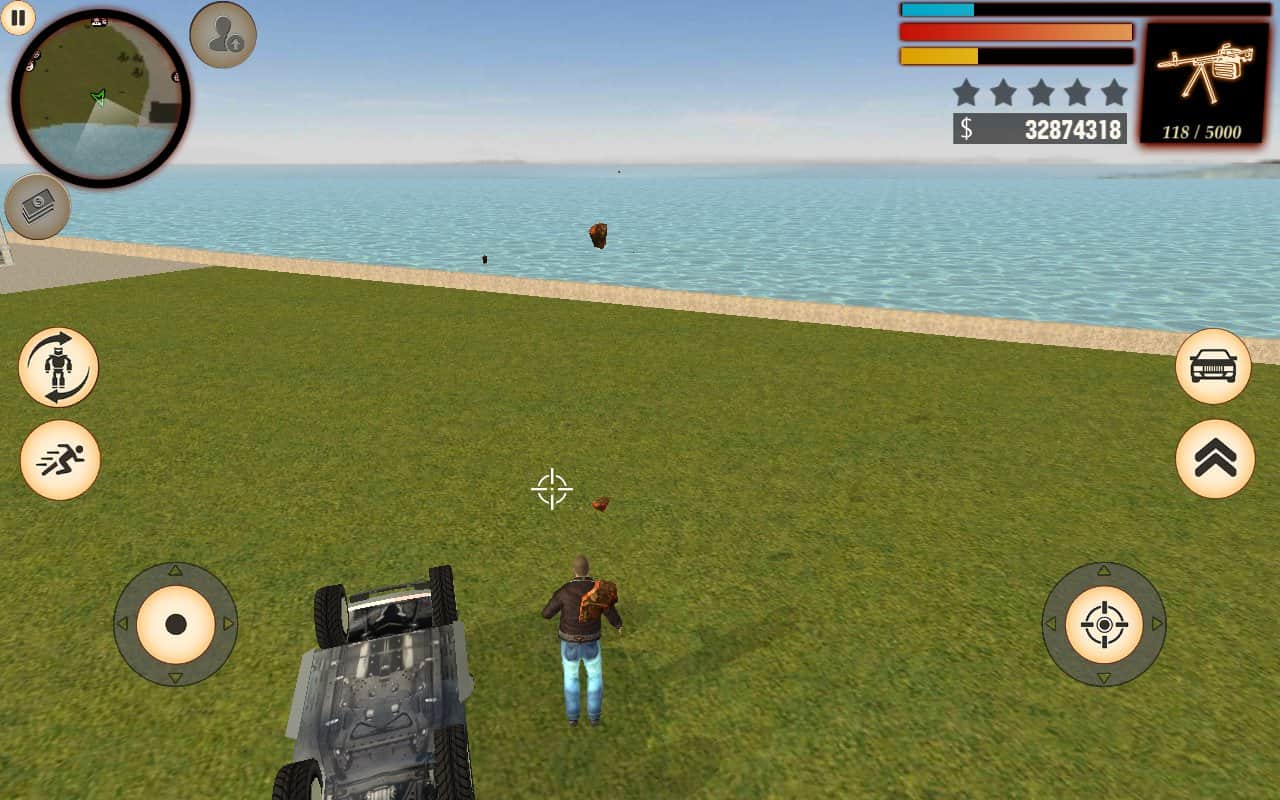1280x800 pixels.
Task: Tap the double-chevron jump button
Action: click(1215, 459)
